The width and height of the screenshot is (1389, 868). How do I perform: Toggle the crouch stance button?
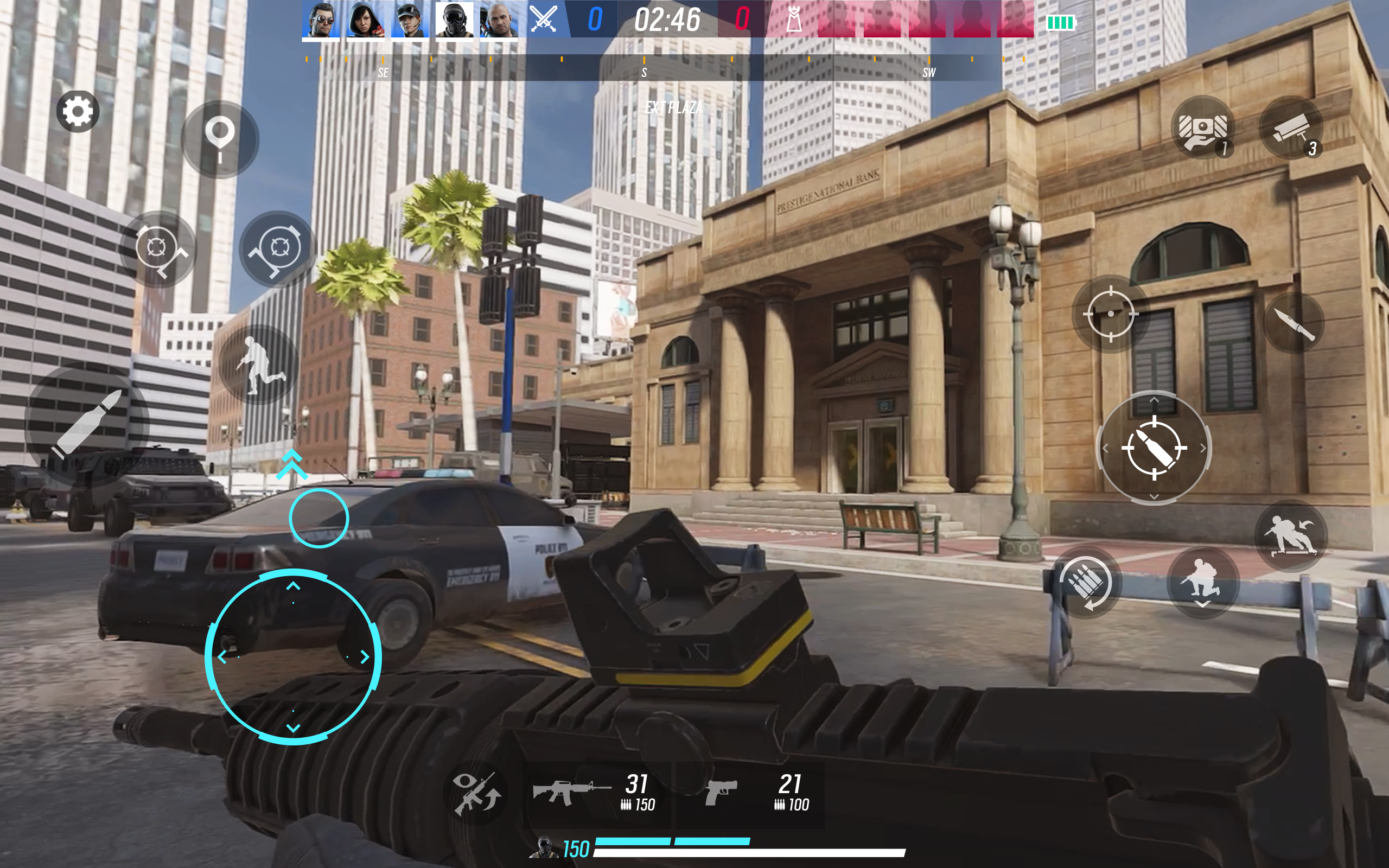click(x=1201, y=582)
